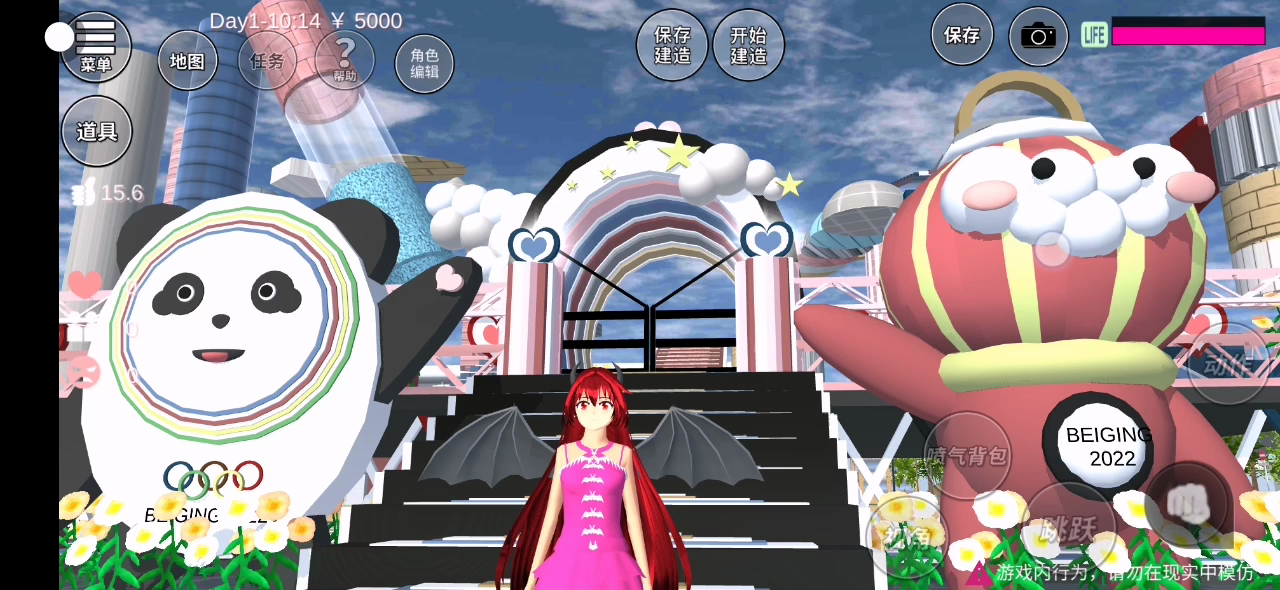Screen dimensions: 1280x590
Task: Take a screenshot with the camera icon
Action: tap(1038, 37)
